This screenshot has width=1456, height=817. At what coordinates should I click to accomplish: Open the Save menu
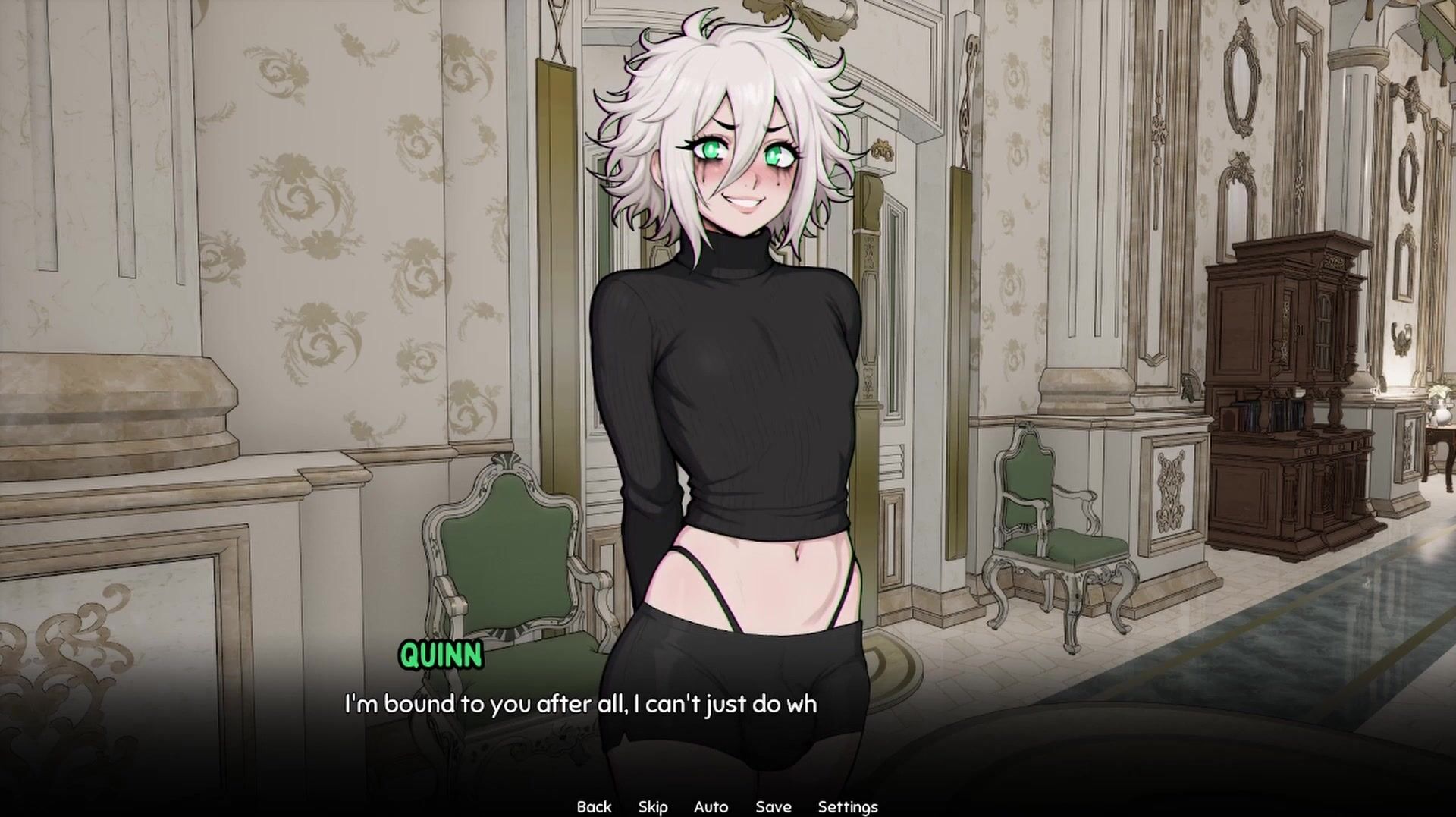click(773, 806)
